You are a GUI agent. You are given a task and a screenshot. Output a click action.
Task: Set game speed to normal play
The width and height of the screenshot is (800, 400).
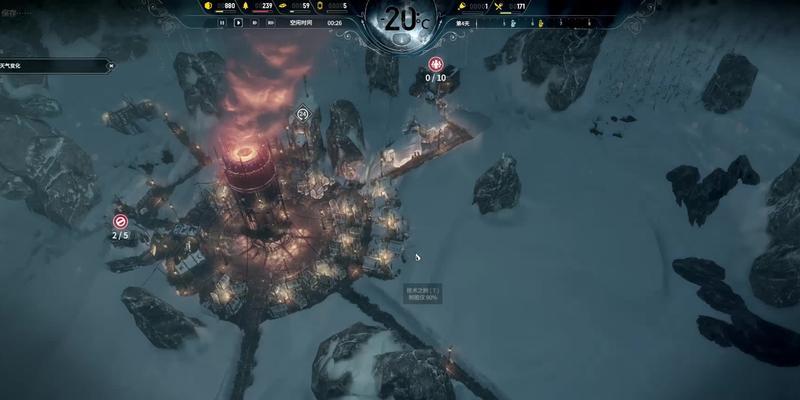tap(239, 21)
